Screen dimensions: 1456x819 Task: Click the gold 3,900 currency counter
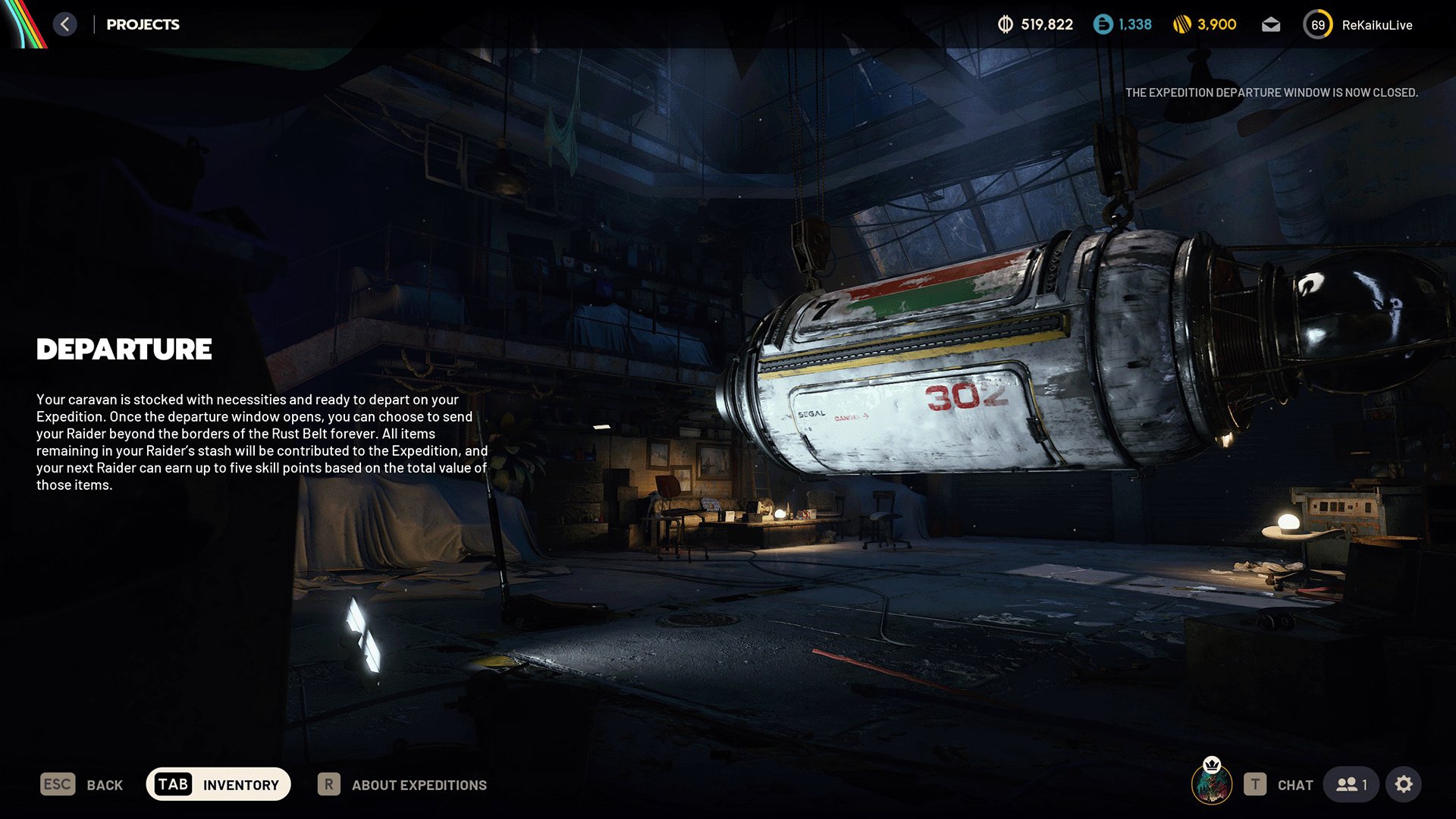click(1204, 25)
